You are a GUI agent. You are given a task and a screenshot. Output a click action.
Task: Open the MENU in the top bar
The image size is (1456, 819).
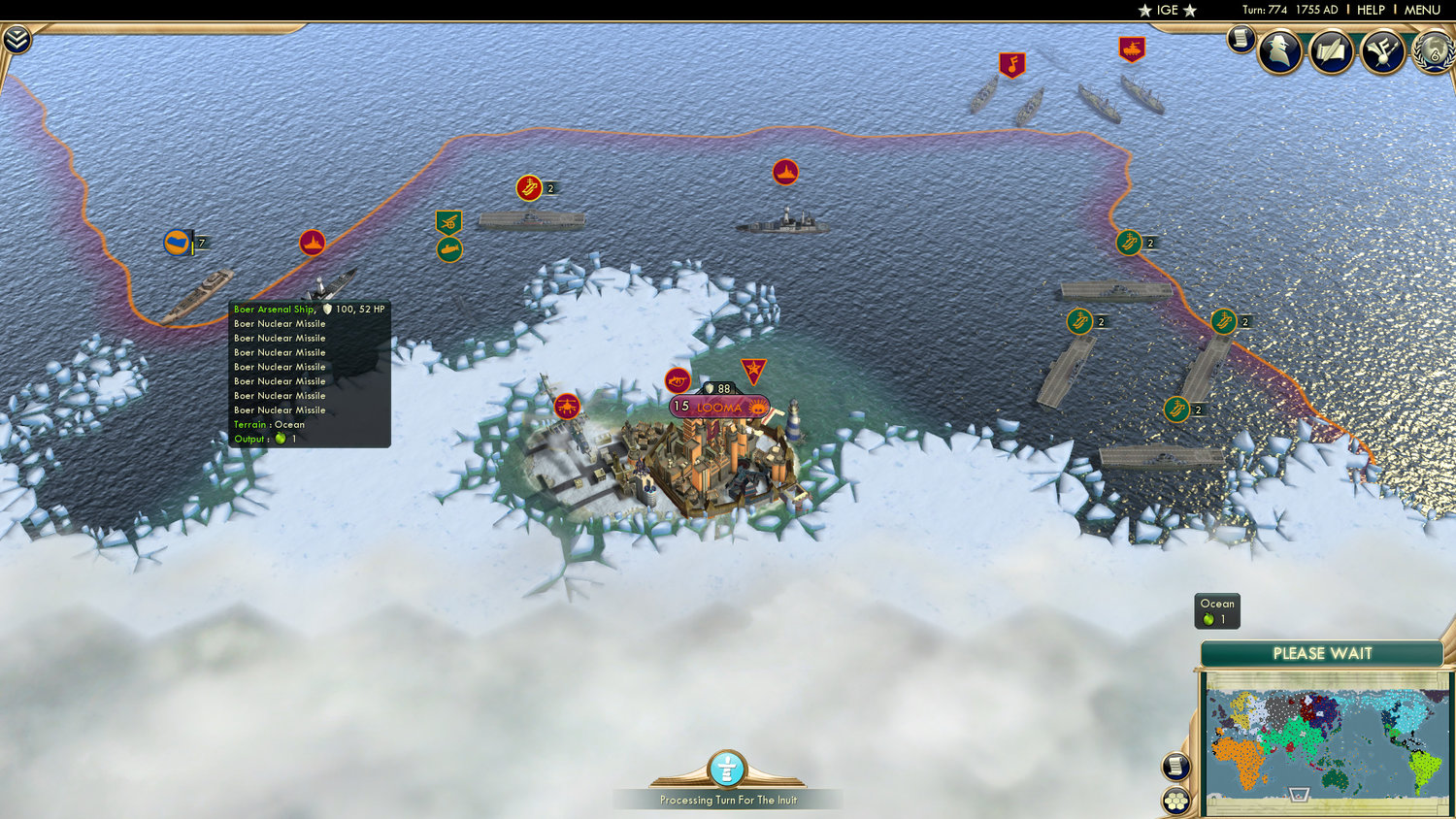[1420, 10]
